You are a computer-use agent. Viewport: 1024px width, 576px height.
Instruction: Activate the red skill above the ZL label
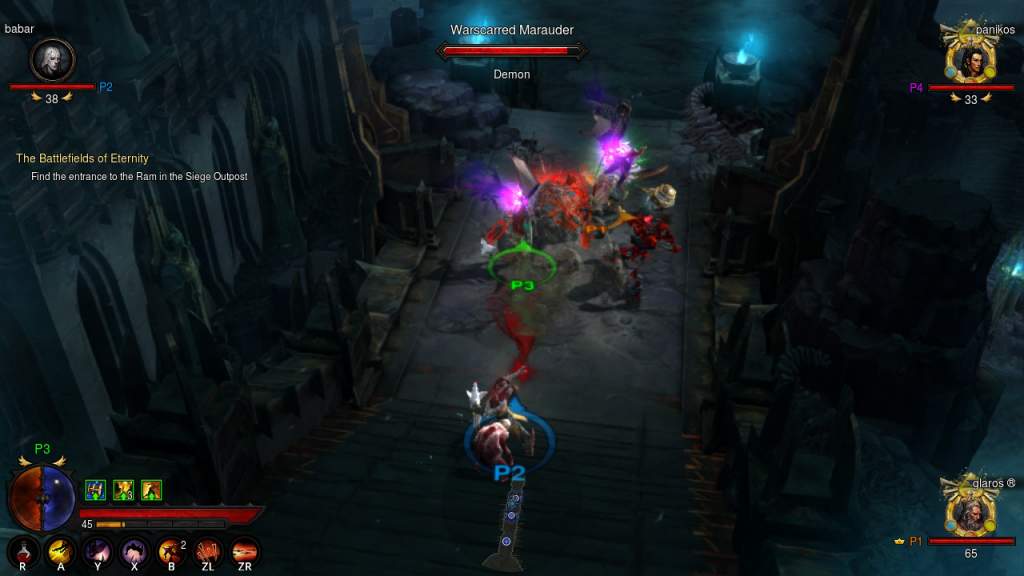[x=207, y=549]
